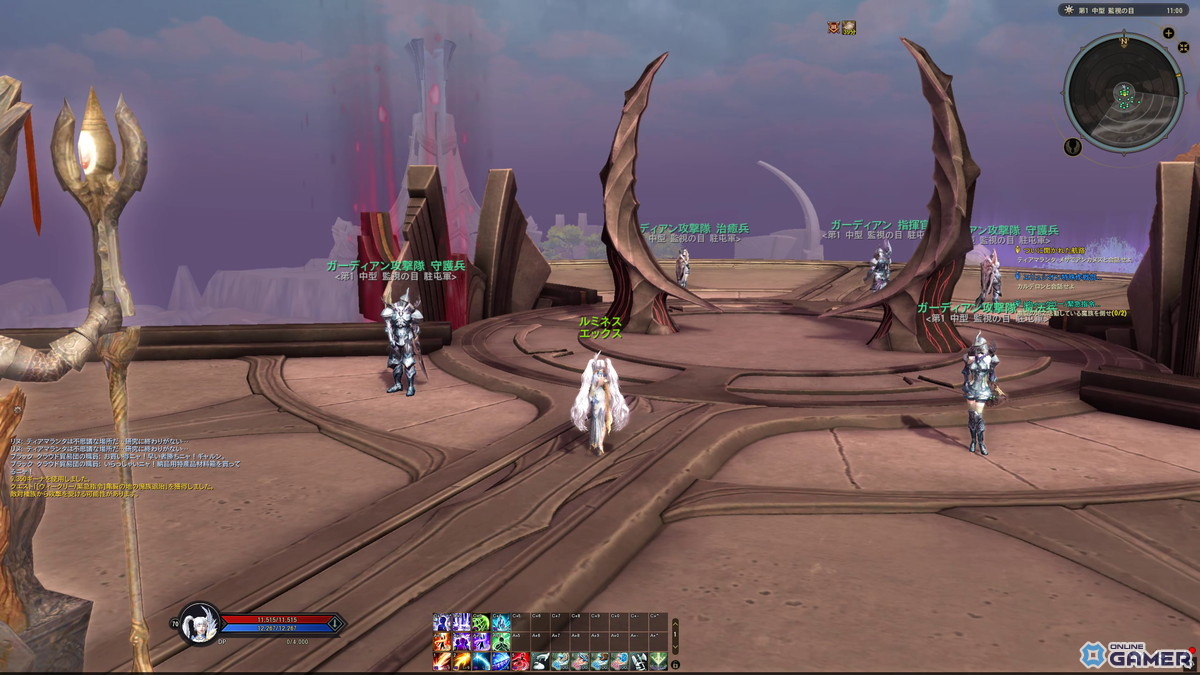Zoom in with the minimap plus button
This screenshot has height=675, width=1200.
[x=1168, y=33]
